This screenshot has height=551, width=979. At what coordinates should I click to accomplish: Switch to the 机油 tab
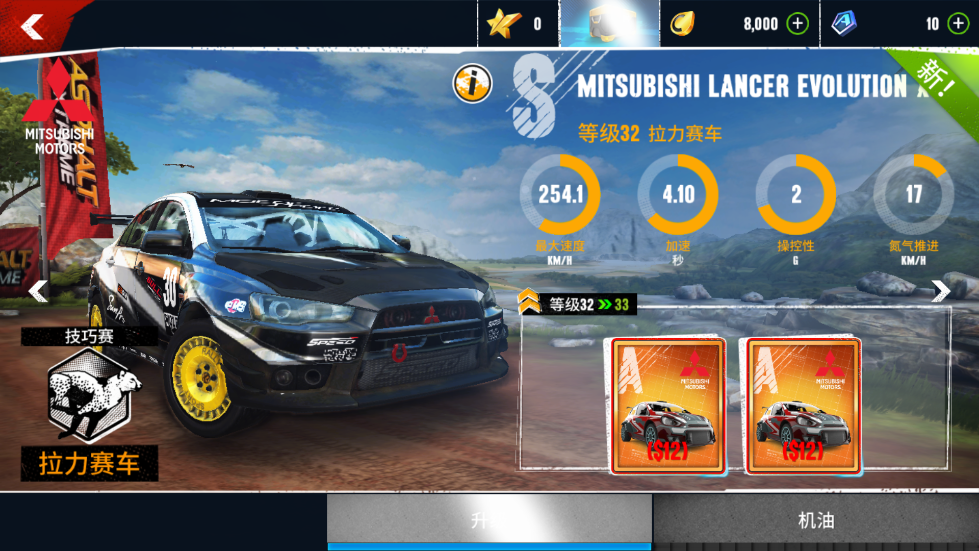pyautogui.click(x=815, y=520)
